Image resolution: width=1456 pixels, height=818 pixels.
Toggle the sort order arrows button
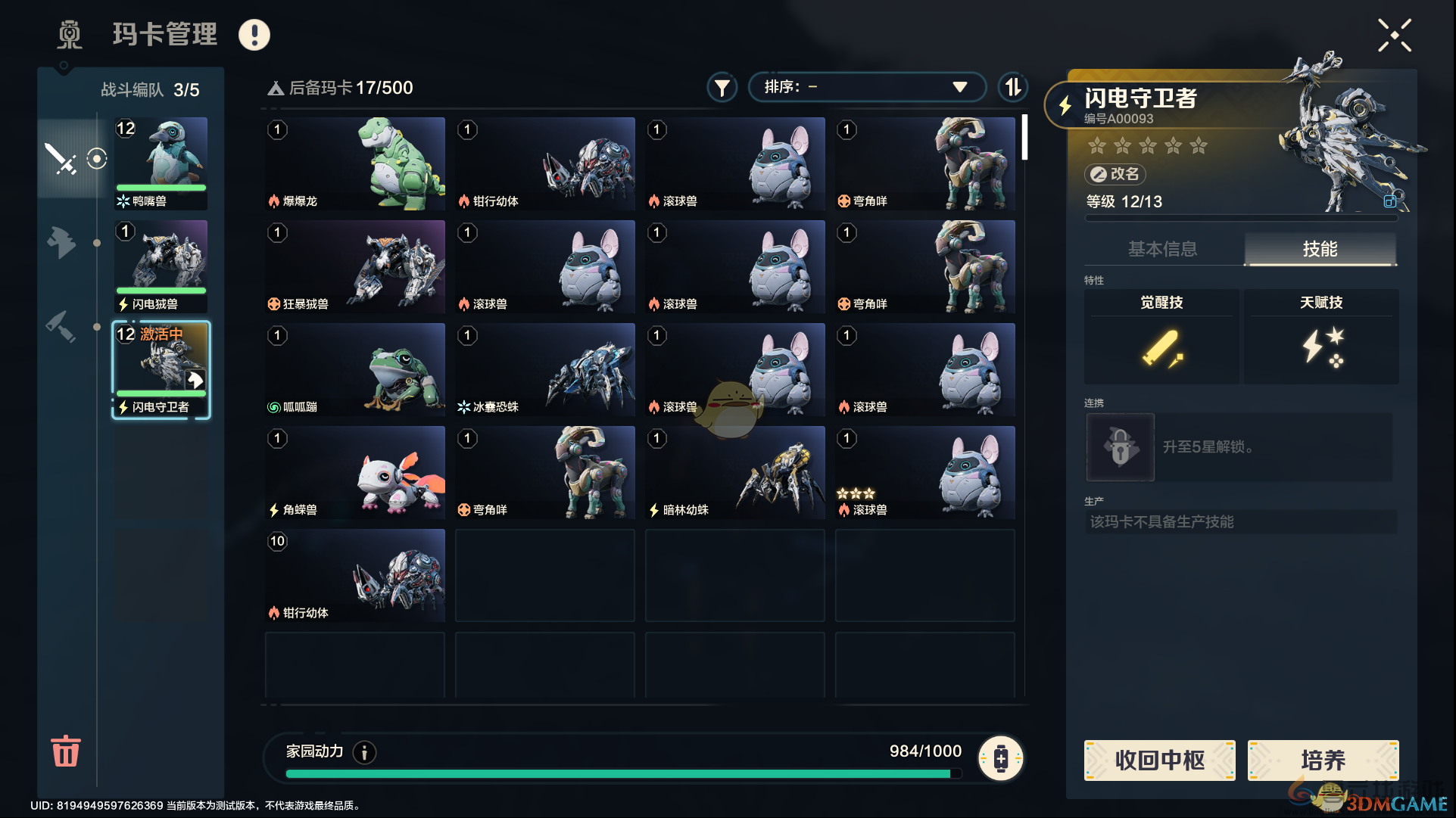pyautogui.click(x=1012, y=87)
